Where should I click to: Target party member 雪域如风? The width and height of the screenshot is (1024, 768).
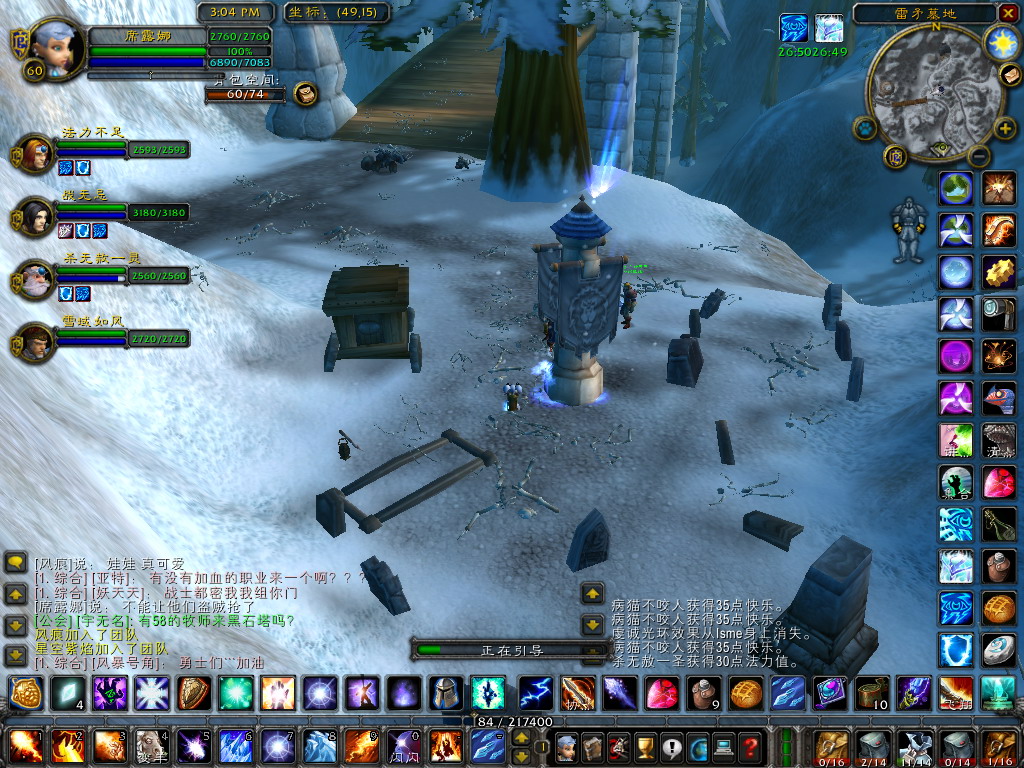click(36, 342)
